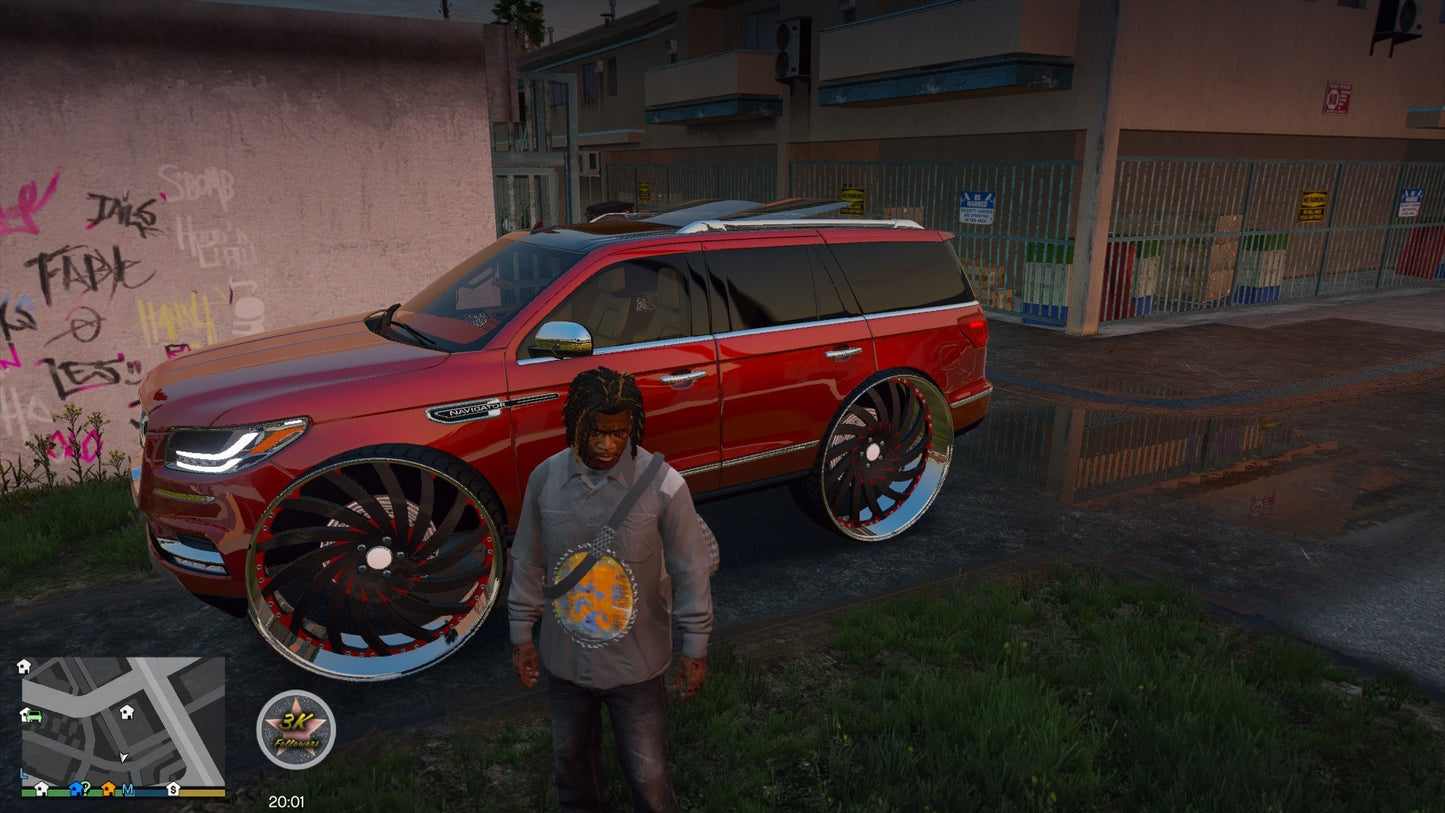Viewport: 1445px width, 813px height.
Task: Click the blue house marker on minimap
Action: tap(75, 788)
